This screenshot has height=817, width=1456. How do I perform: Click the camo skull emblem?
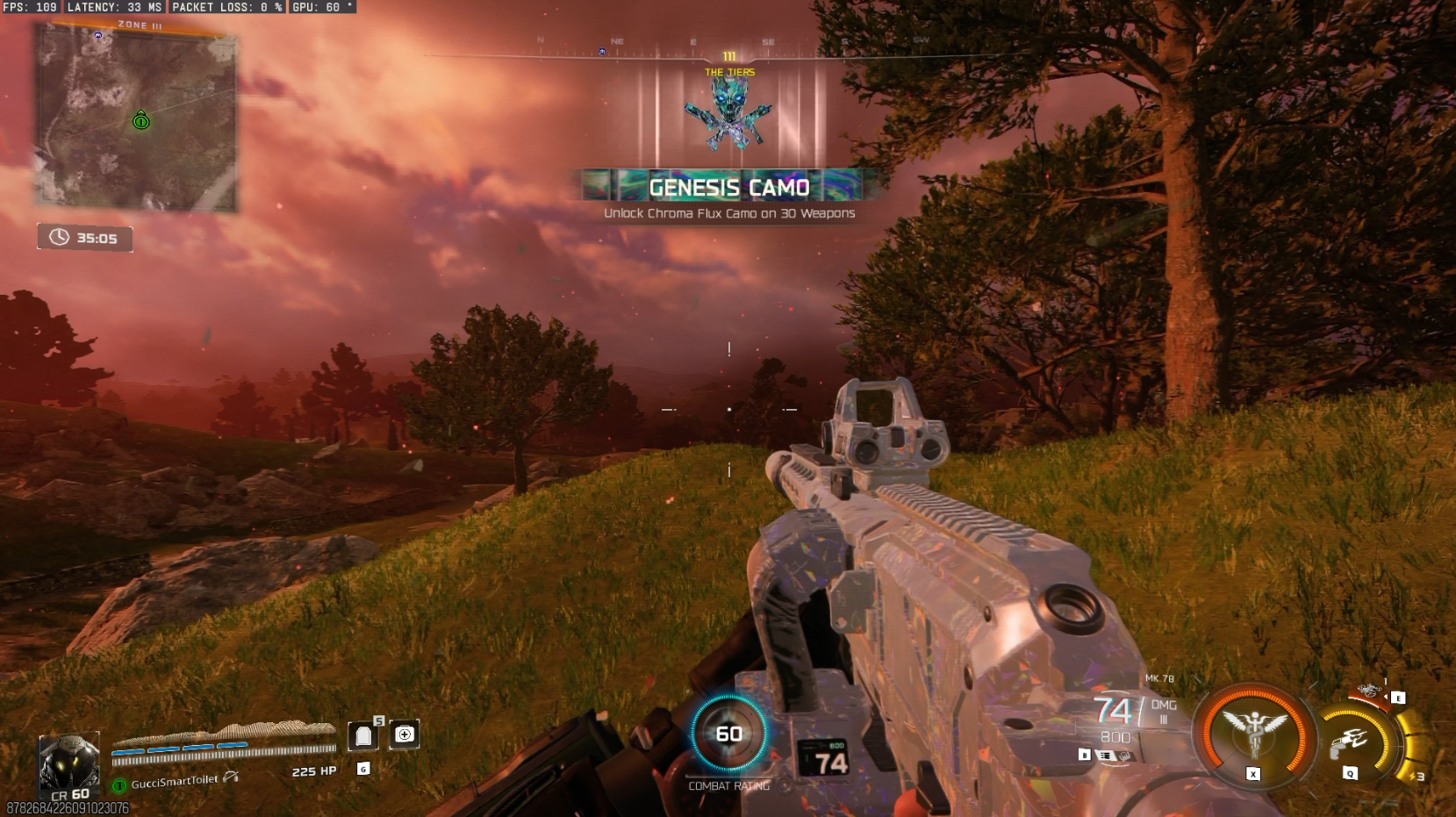pos(728,112)
